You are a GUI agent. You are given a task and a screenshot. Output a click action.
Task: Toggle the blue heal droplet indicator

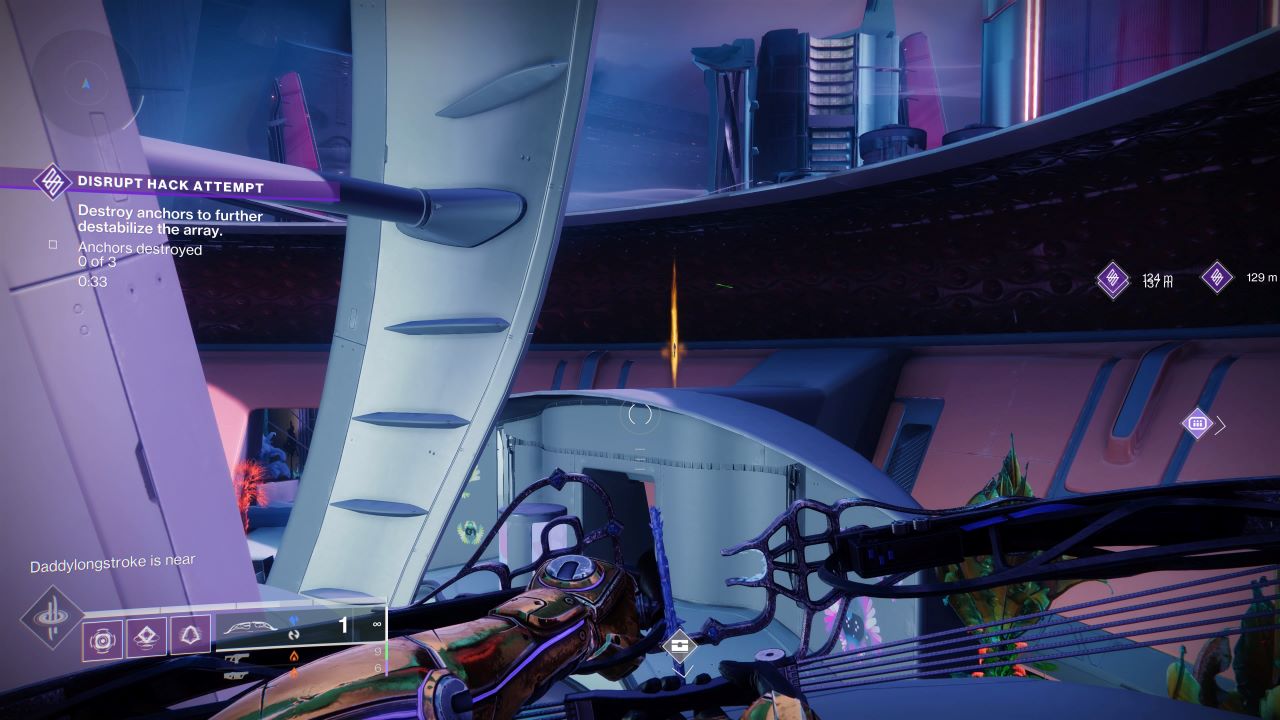pos(292,620)
